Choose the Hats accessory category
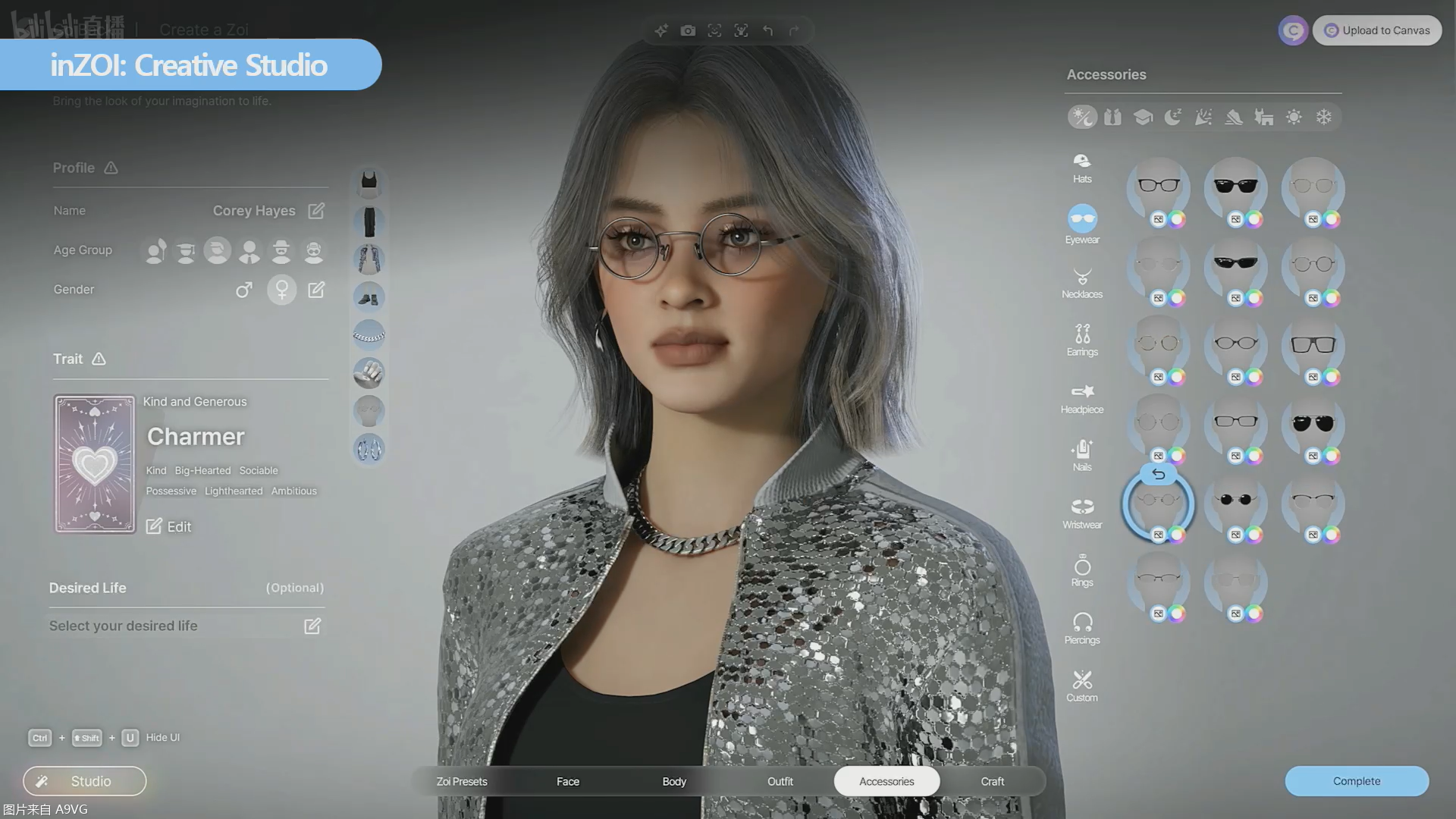The width and height of the screenshot is (1456, 819). click(1082, 168)
